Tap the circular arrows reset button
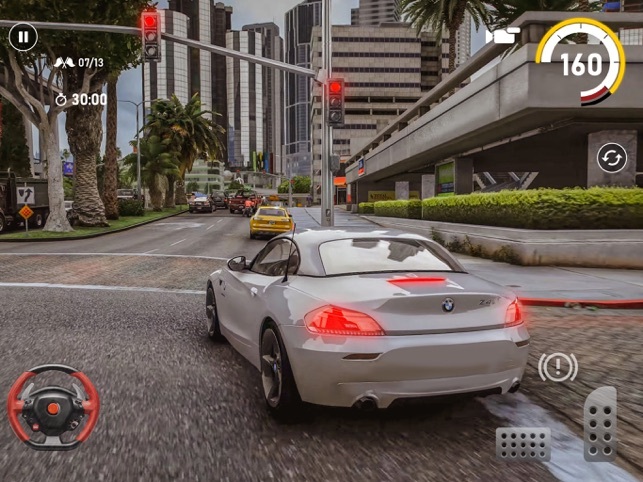The height and width of the screenshot is (482, 643). click(x=611, y=157)
